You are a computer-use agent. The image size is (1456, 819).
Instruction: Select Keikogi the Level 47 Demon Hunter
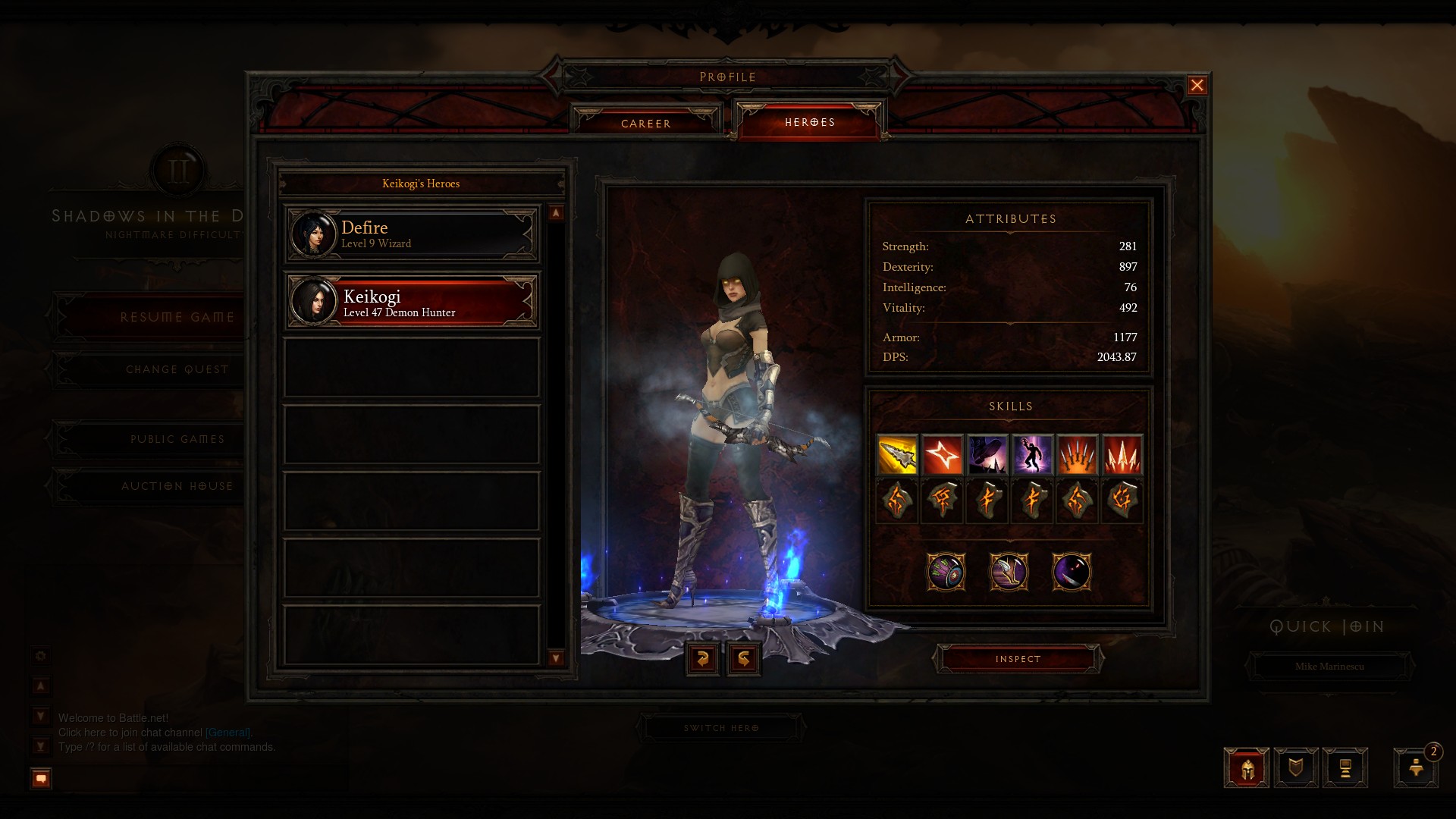point(412,302)
